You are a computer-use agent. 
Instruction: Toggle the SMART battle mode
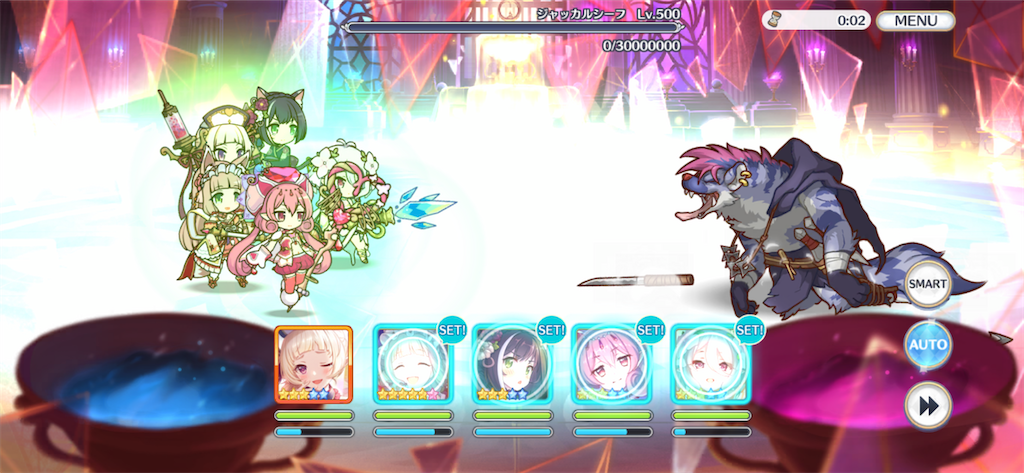[927, 285]
